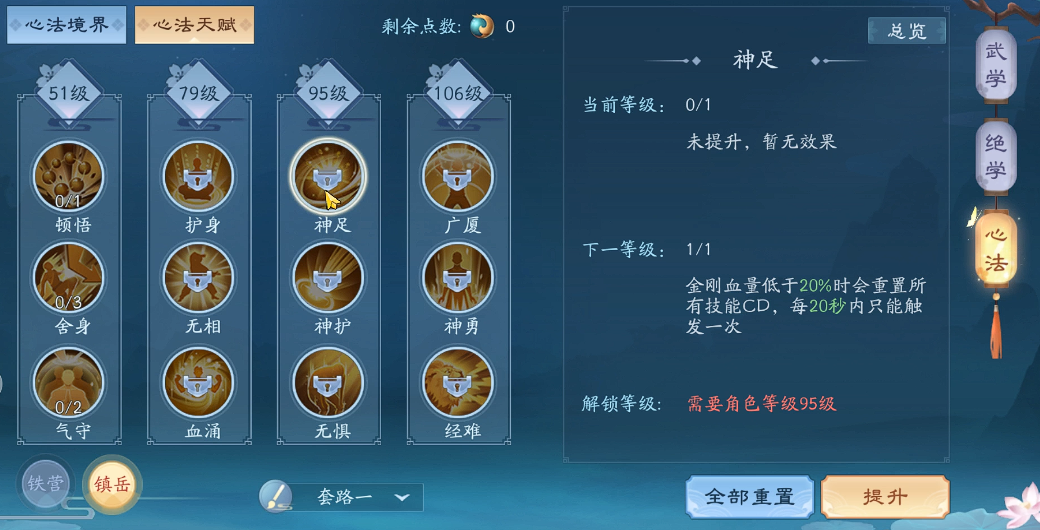Select the locked 无相 talent

pyautogui.click(x=198, y=276)
